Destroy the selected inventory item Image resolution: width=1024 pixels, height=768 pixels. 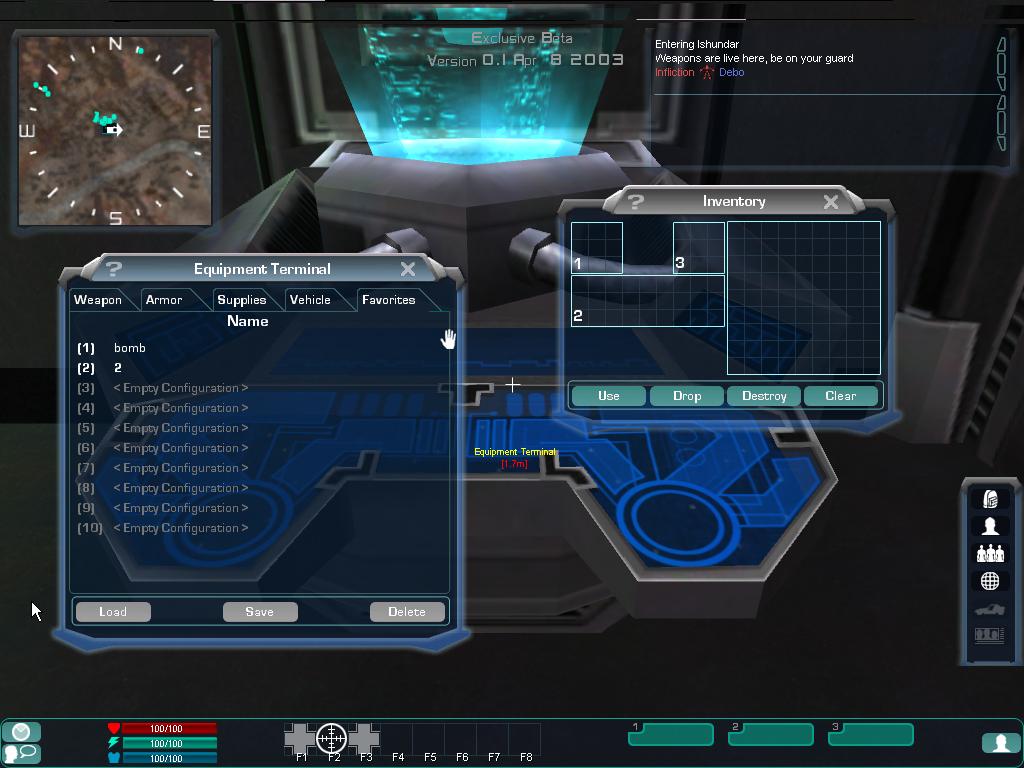tap(764, 396)
